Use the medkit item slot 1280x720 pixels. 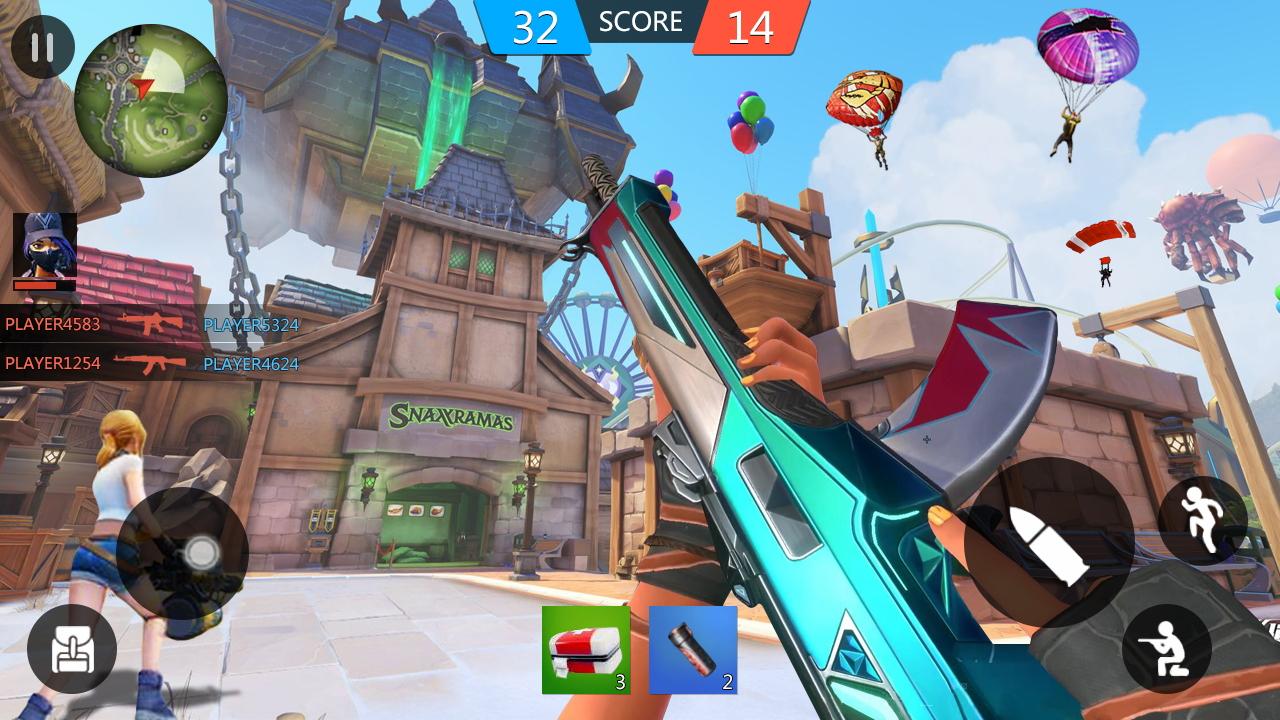586,650
